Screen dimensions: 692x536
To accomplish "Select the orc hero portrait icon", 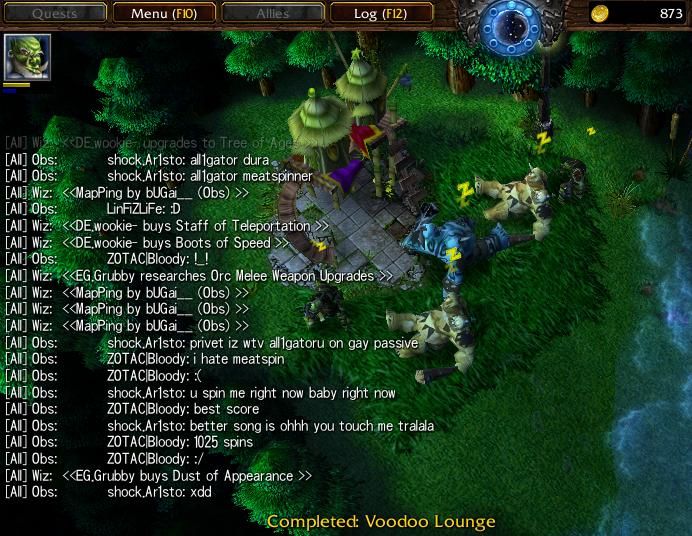I will click(x=27, y=58).
